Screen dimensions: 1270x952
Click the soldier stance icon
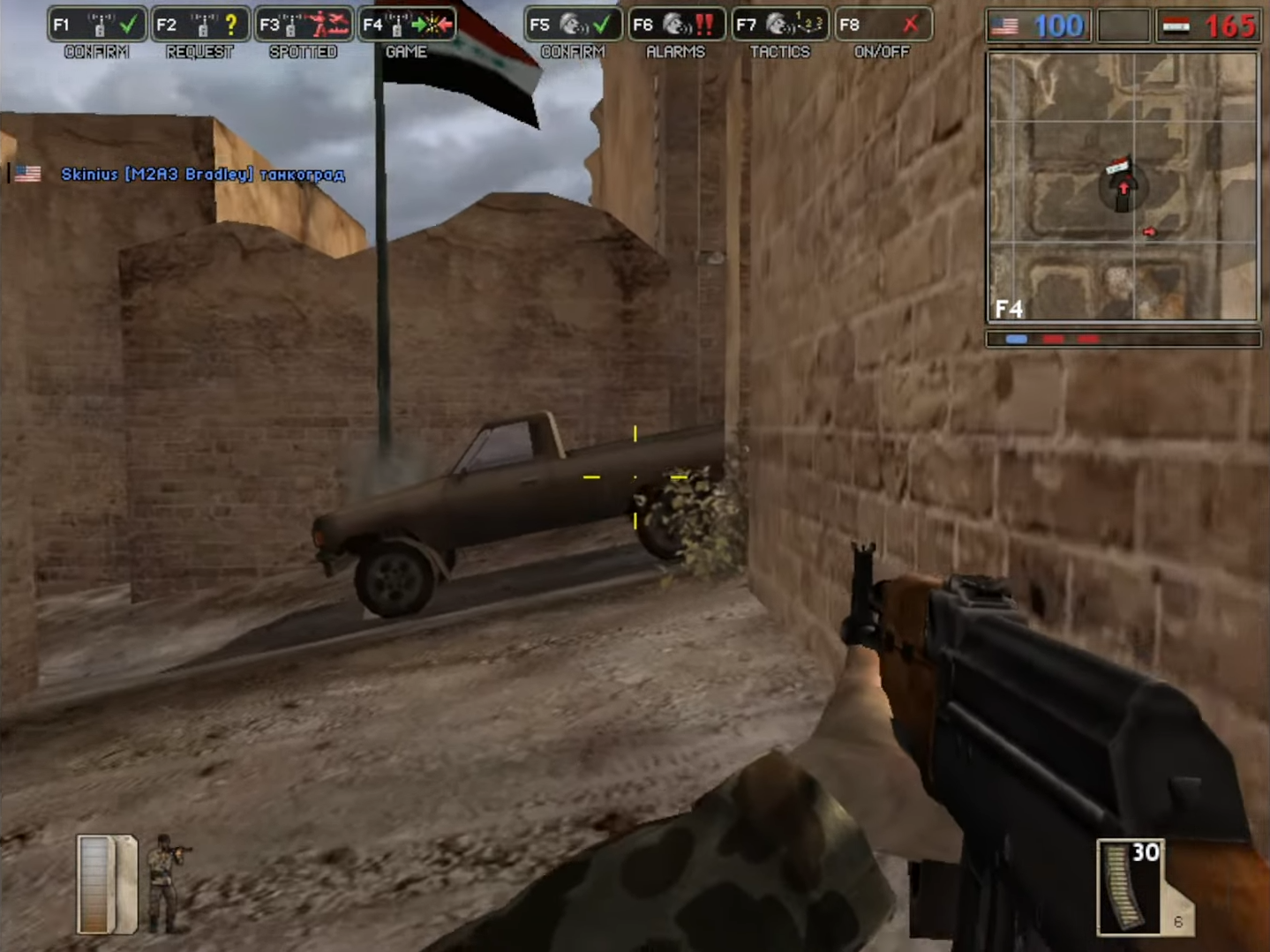click(x=165, y=882)
